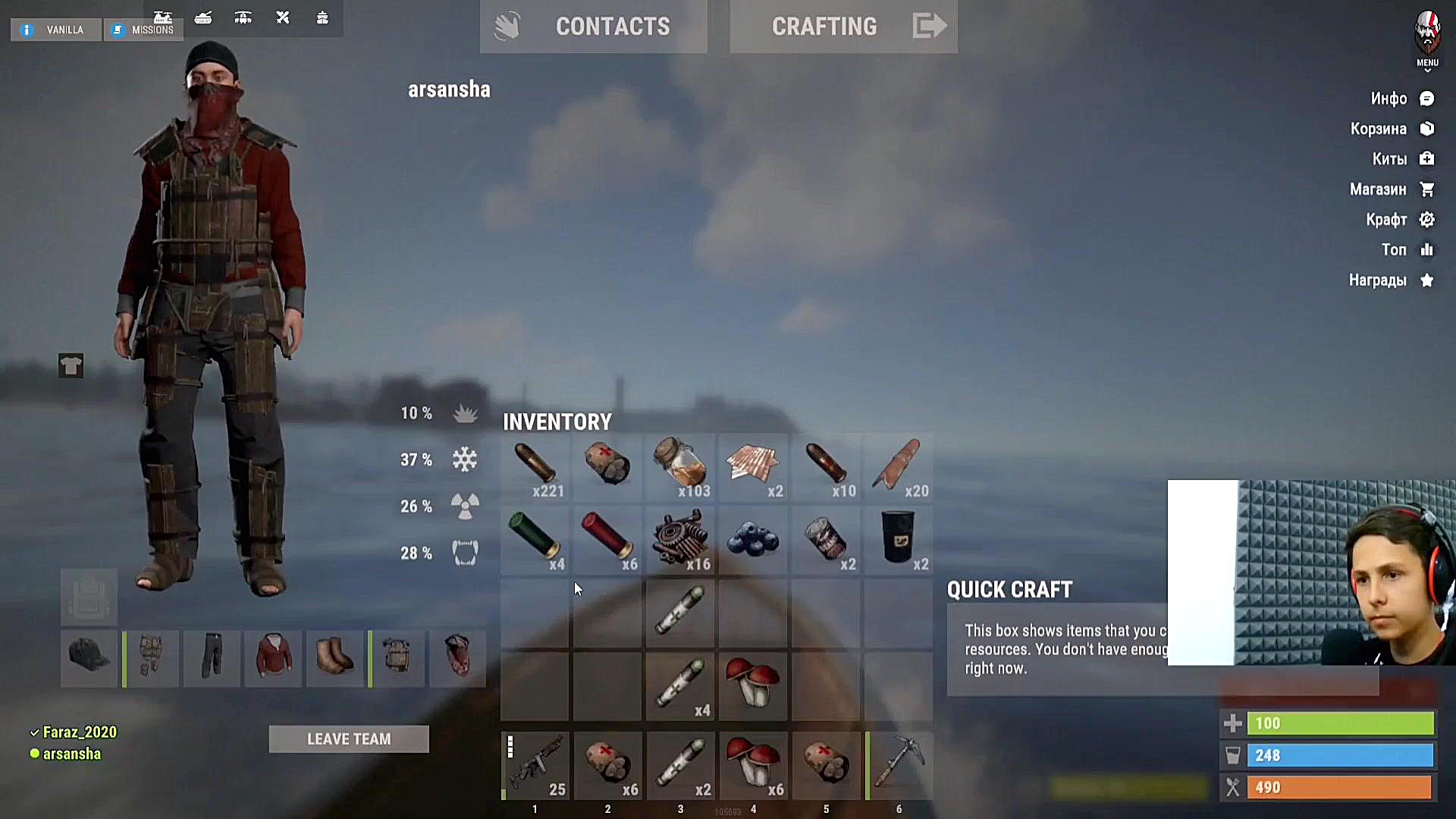The image size is (1456, 819).
Task: Open the Contacts tab
Action: [593, 27]
